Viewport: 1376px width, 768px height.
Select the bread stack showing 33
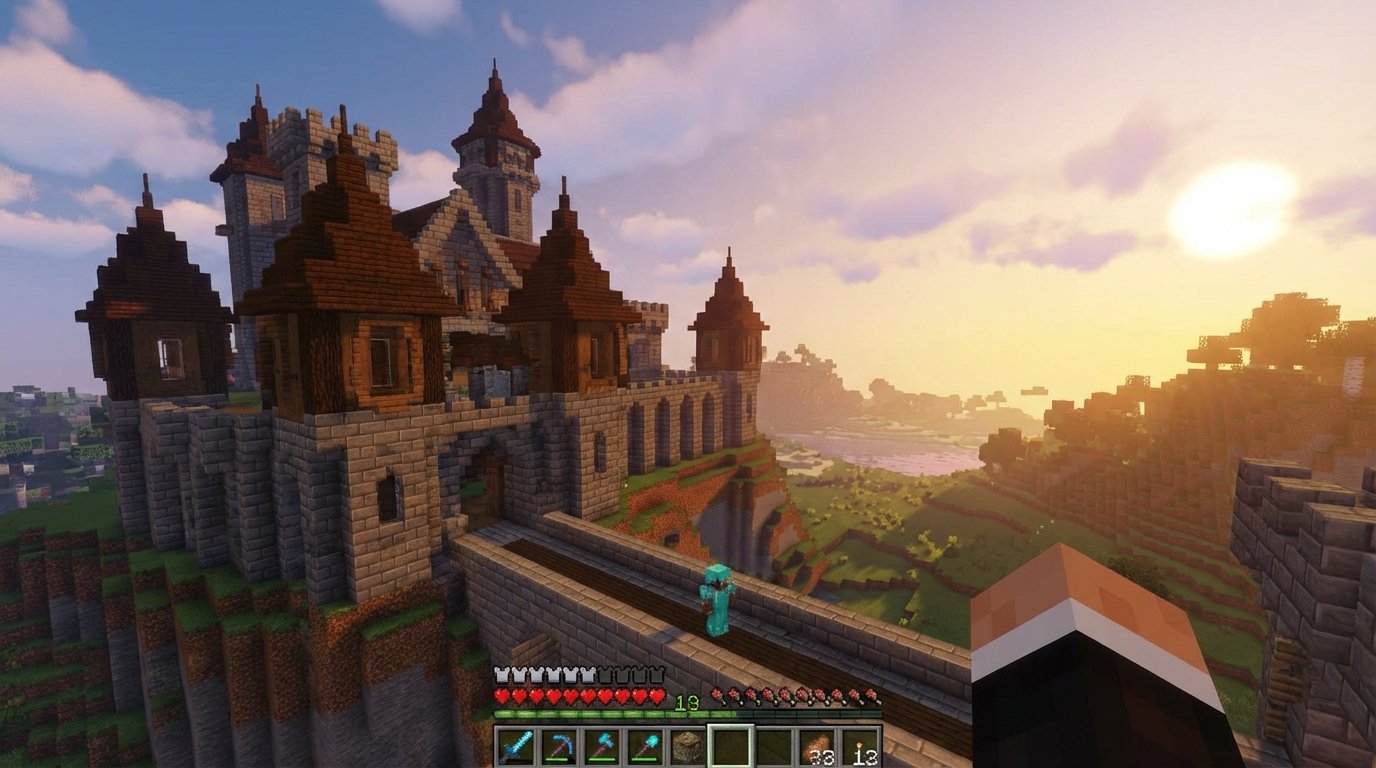pos(817,746)
